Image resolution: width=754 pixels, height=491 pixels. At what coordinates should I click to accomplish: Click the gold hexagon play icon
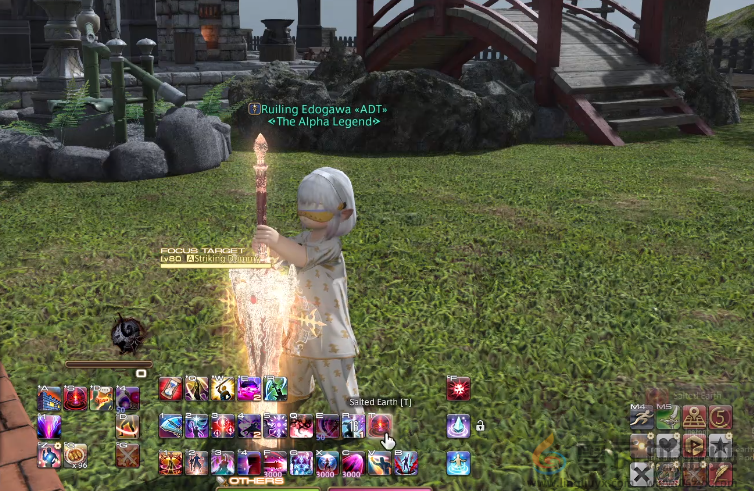pos(695,444)
